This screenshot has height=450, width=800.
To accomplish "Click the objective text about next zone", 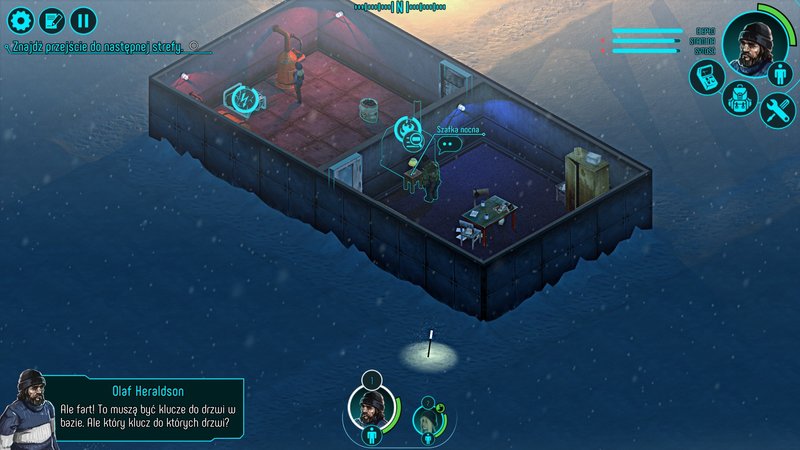I will pos(100,47).
